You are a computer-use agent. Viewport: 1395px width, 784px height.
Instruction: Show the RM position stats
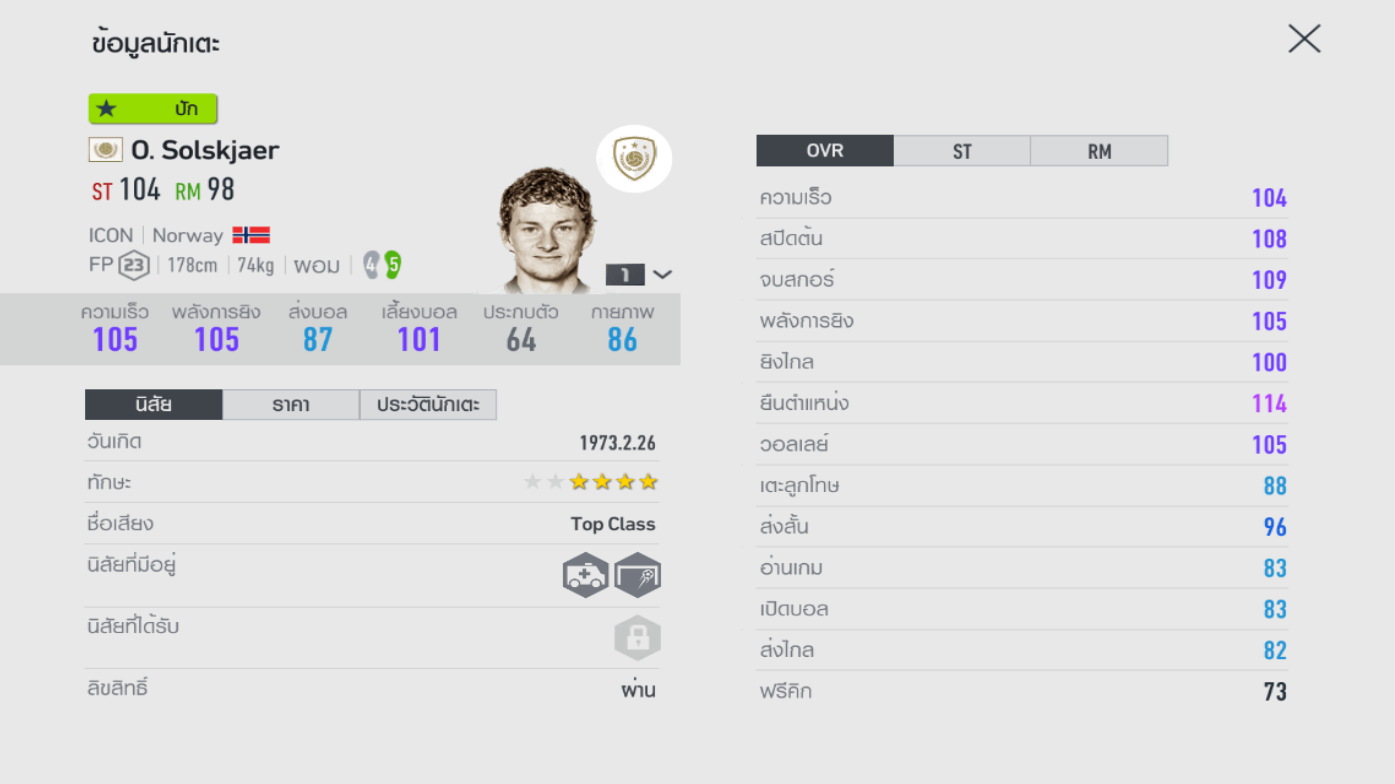click(x=1098, y=151)
